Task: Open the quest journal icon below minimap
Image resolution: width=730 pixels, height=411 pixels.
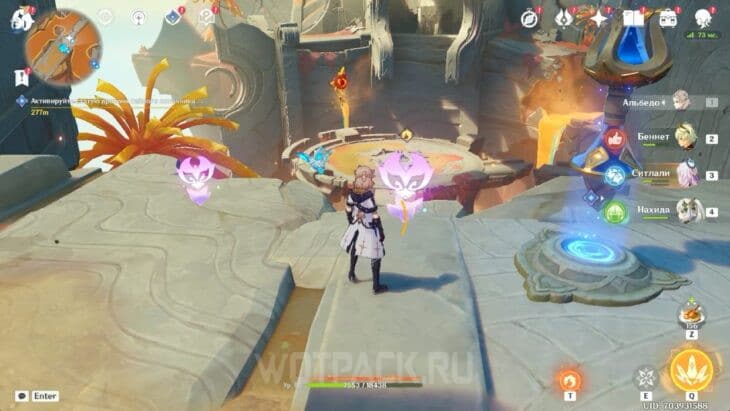Action: [x=21, y=77]
